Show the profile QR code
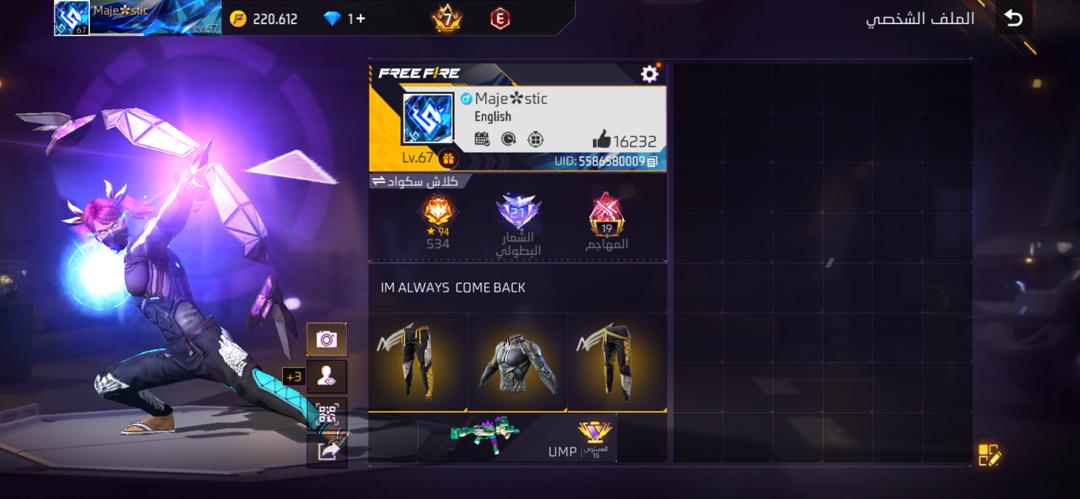Image resolution: width=1080 pixels, height=499 pixels. (x=327, y=413)
